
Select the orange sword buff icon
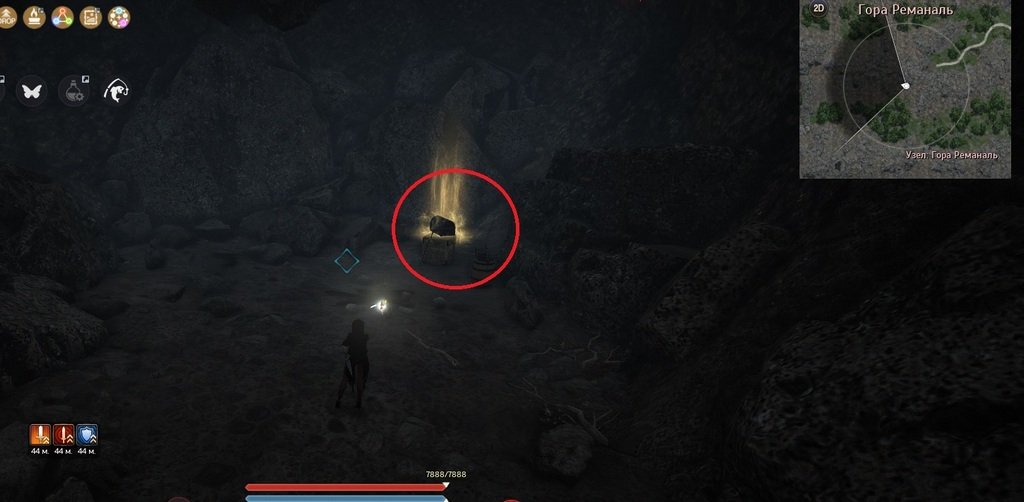click(x=41, y=434)
